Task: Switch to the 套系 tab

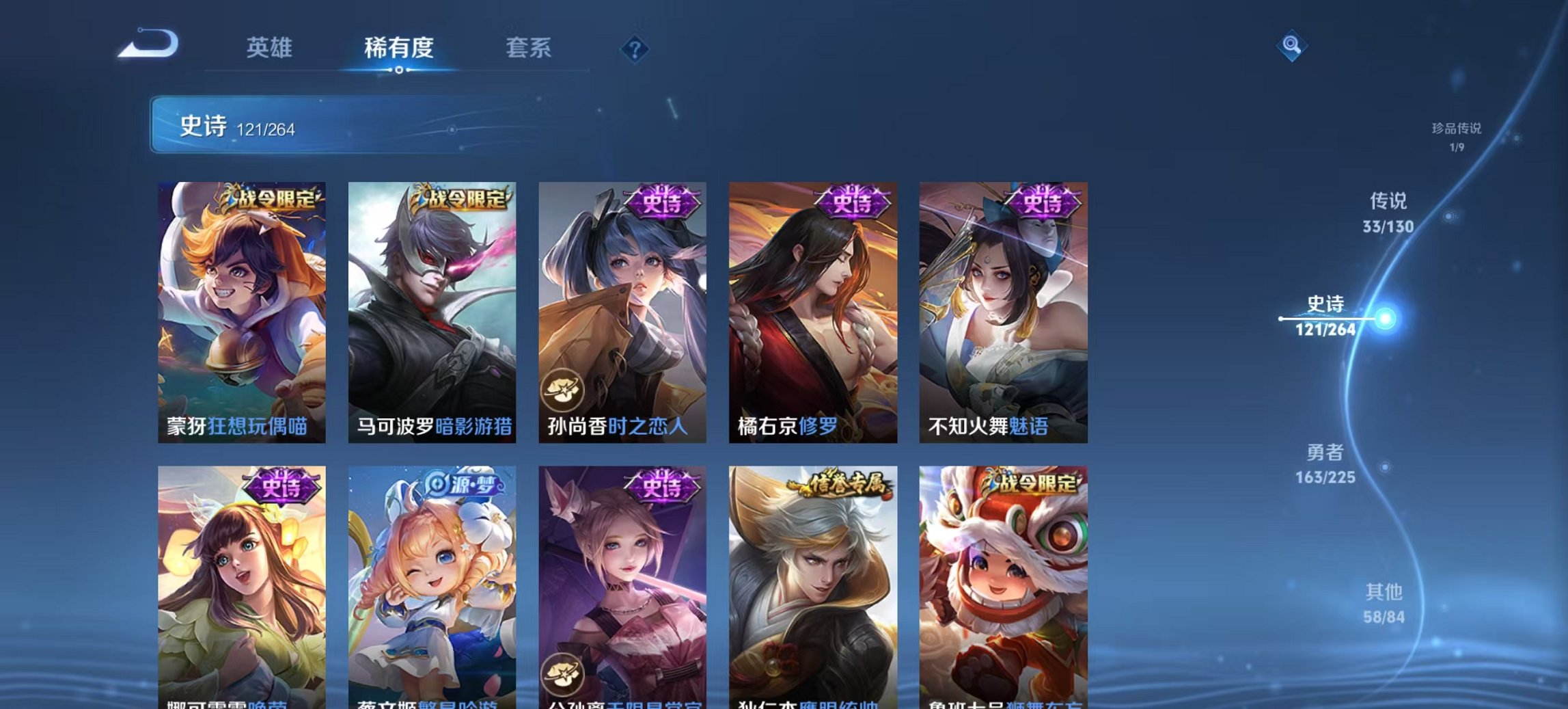Action: (529, 48)
